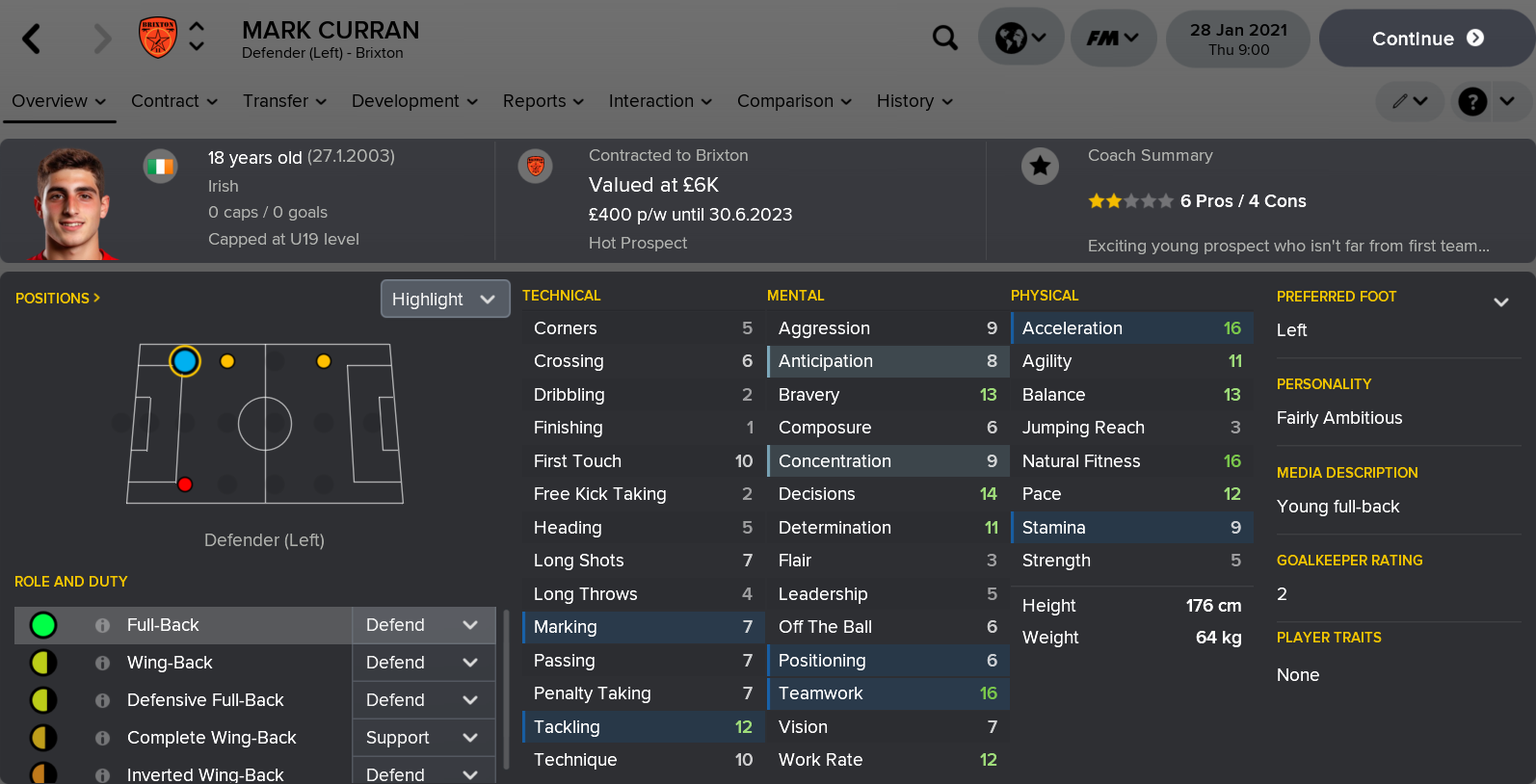Open the player search magnifying glass

click(945, 37)
